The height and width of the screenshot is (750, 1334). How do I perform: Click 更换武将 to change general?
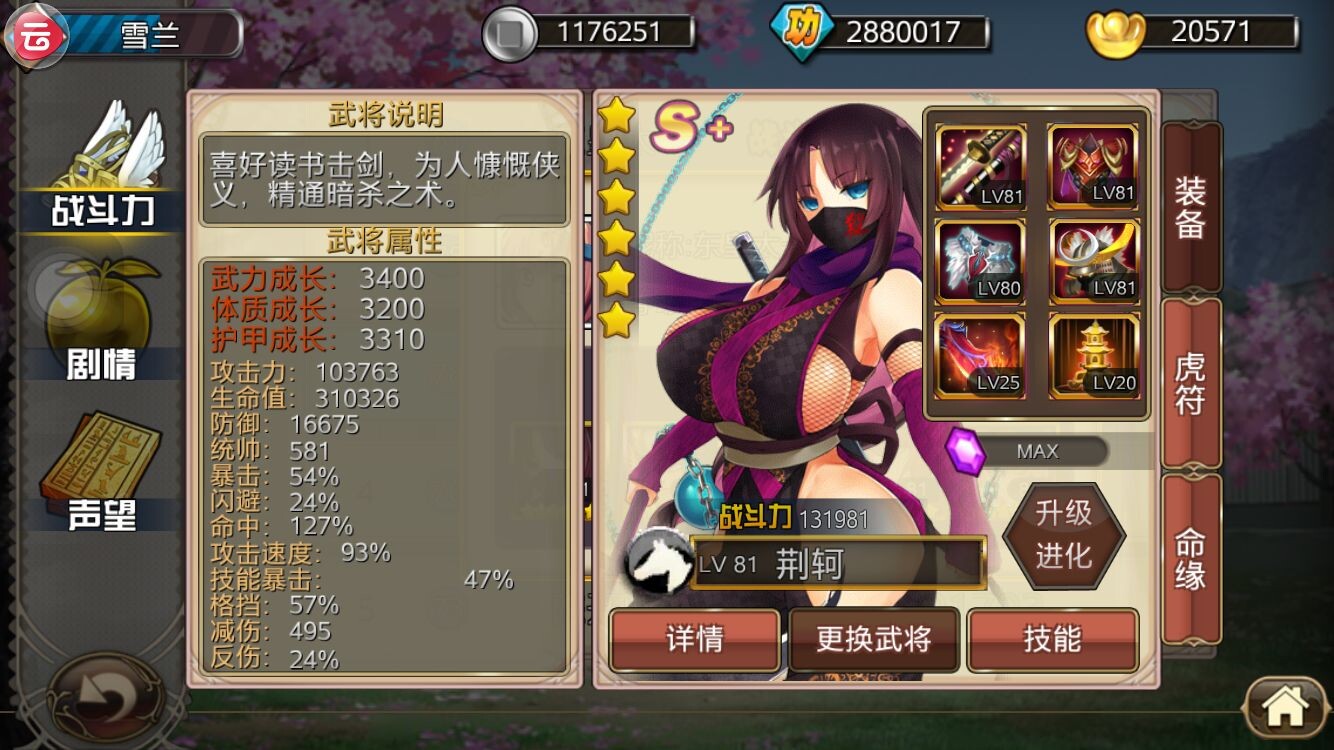pyautogui.click(x=874, y=640)
